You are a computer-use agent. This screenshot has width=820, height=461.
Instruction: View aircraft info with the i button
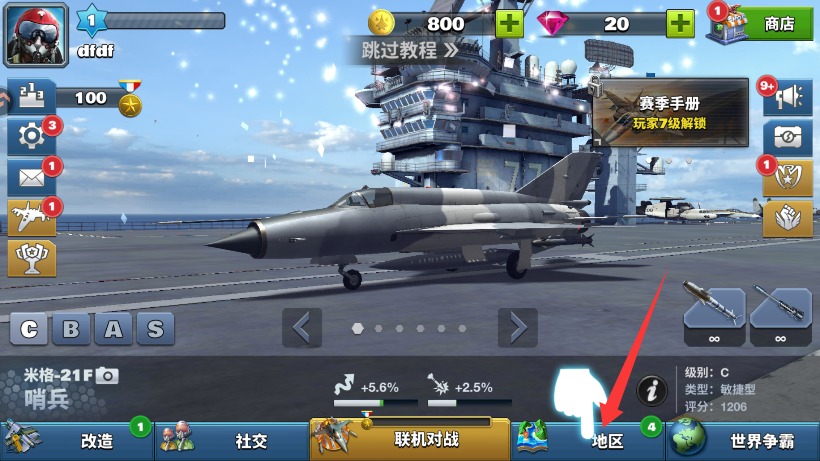pyautogui.click(x=652, y=388)
